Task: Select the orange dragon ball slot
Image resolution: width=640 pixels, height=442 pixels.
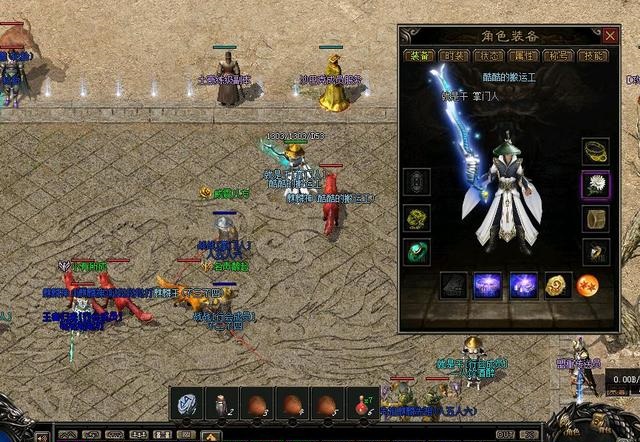Action: [x=587, y=286]
